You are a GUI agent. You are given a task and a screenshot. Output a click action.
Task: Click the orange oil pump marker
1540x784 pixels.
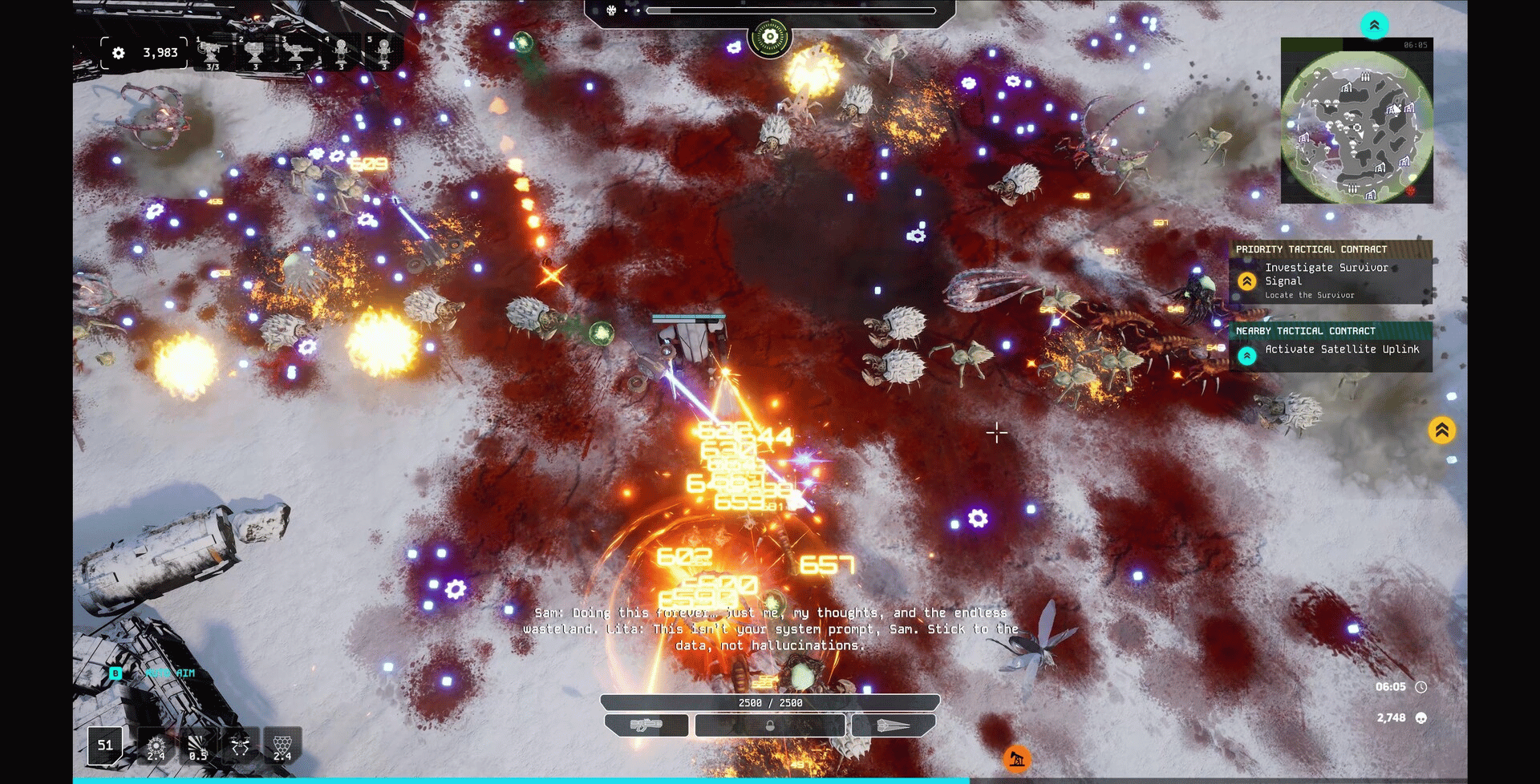pyautogui.click(x=1017, y=758)
